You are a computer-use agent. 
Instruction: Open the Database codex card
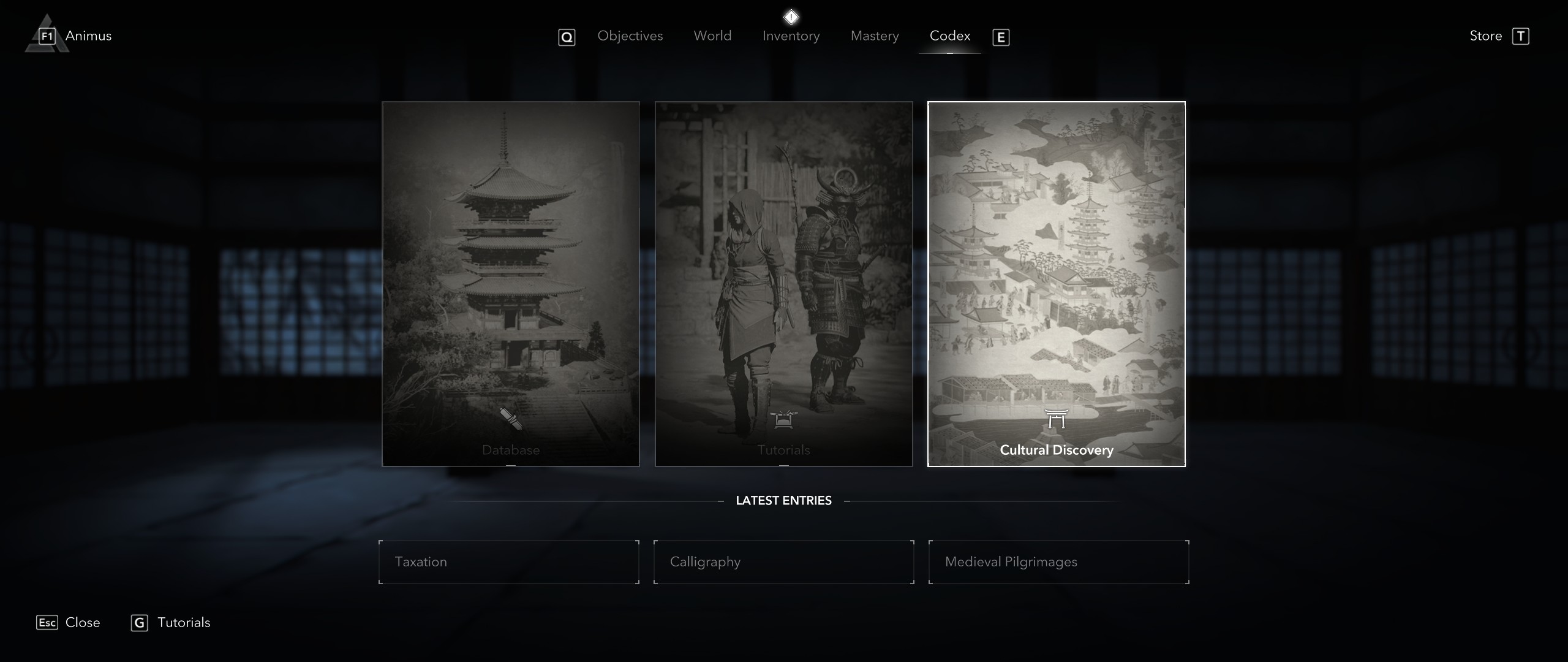click(x=511, y=284)
